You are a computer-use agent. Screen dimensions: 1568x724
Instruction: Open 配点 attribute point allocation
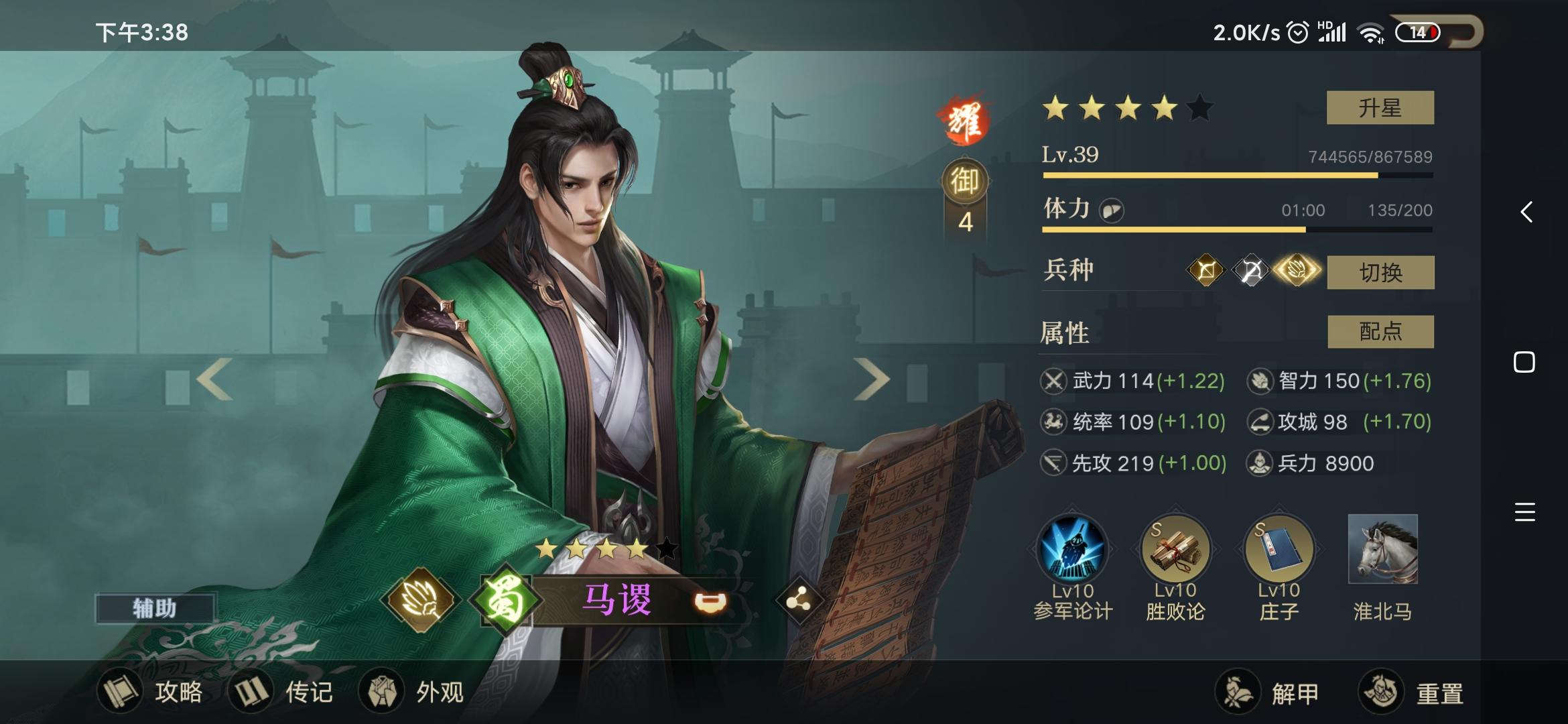[x=1381, y=331]
